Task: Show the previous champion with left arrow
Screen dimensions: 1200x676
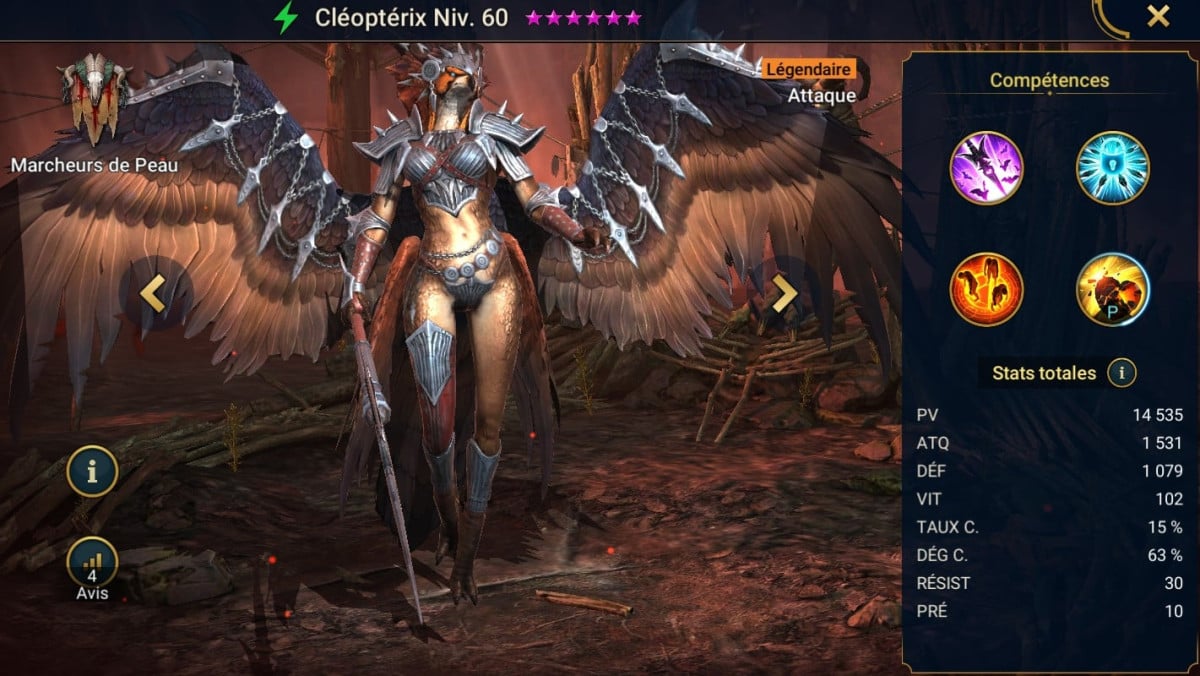Action: point(152,294)
